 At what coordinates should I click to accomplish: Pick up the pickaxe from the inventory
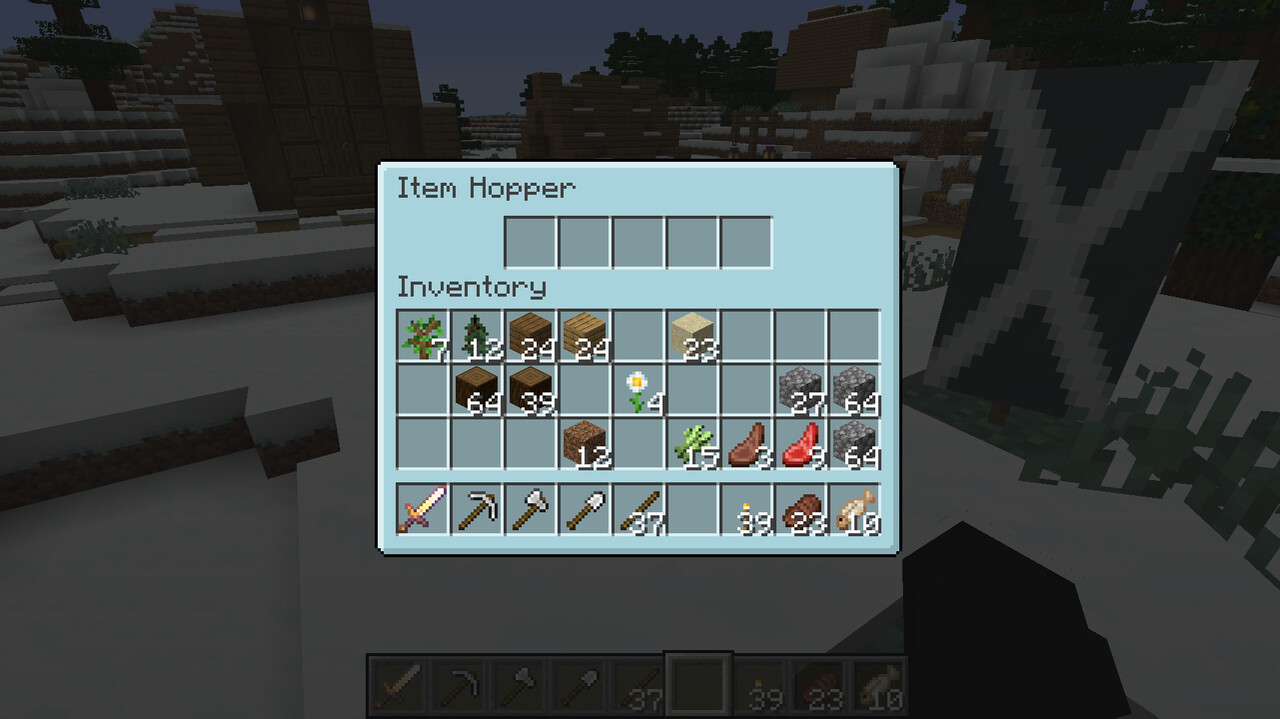pos(476,509)
